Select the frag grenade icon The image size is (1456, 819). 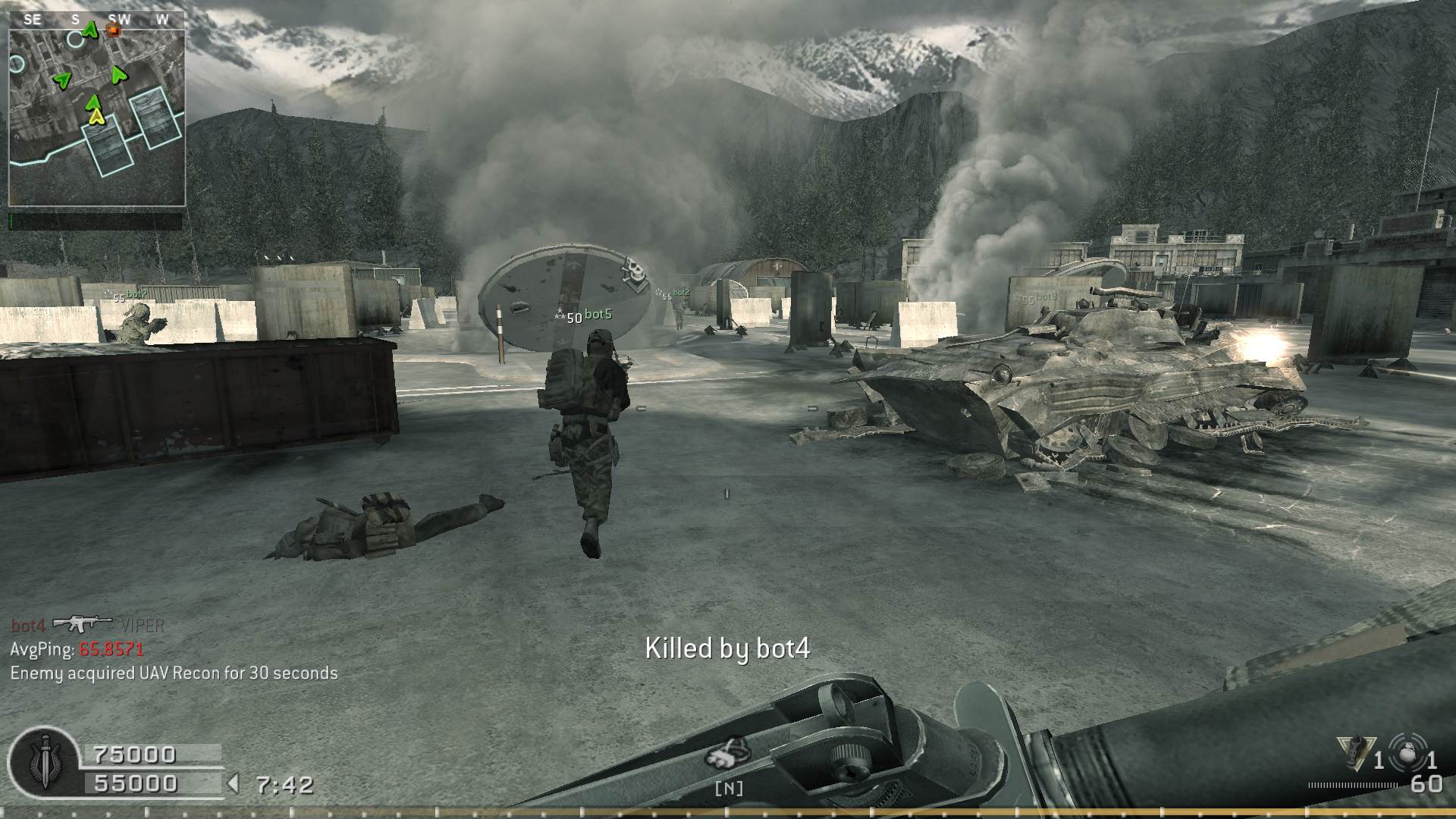point(1410,753)
